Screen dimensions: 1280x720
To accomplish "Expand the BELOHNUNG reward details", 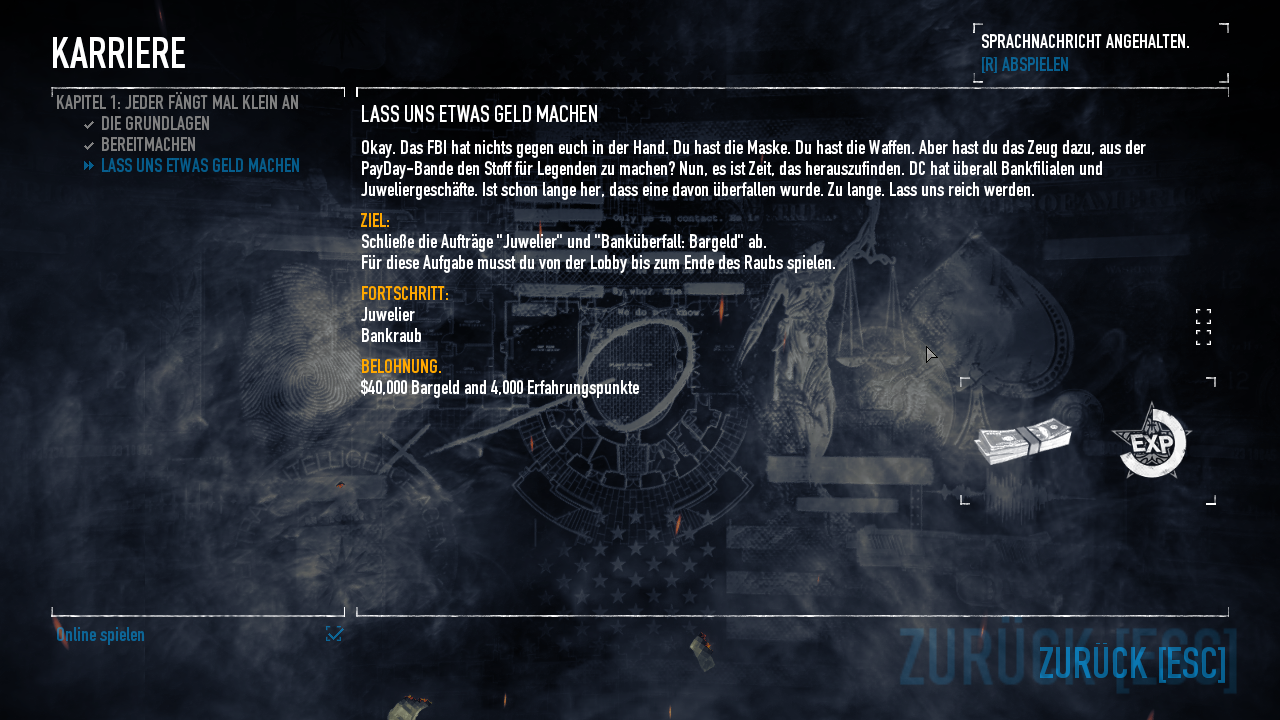I will tap(400, 366).
